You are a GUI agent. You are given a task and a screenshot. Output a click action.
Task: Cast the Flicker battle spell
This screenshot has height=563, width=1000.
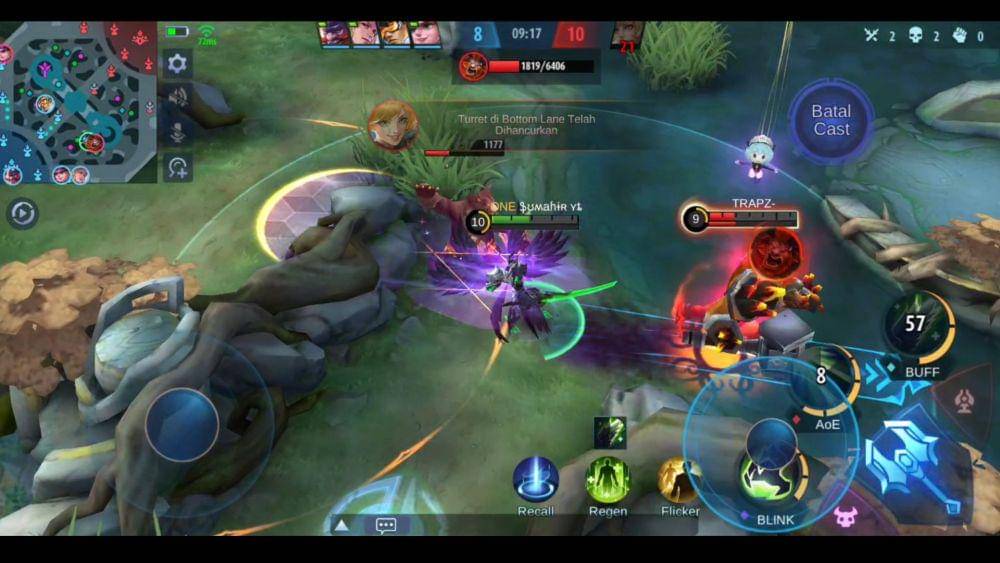680,480
